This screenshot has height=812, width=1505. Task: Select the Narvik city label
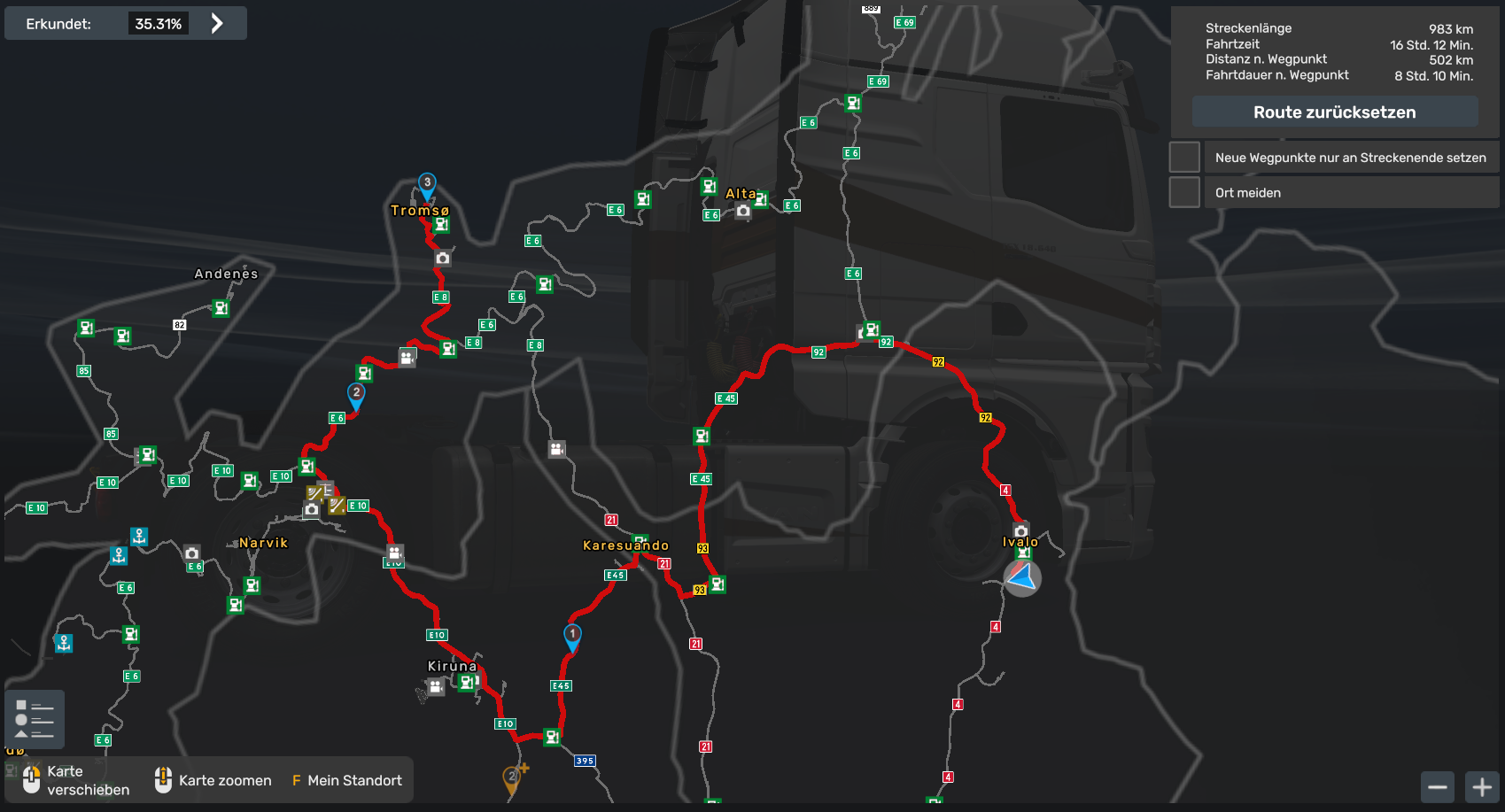coord(263,543)
